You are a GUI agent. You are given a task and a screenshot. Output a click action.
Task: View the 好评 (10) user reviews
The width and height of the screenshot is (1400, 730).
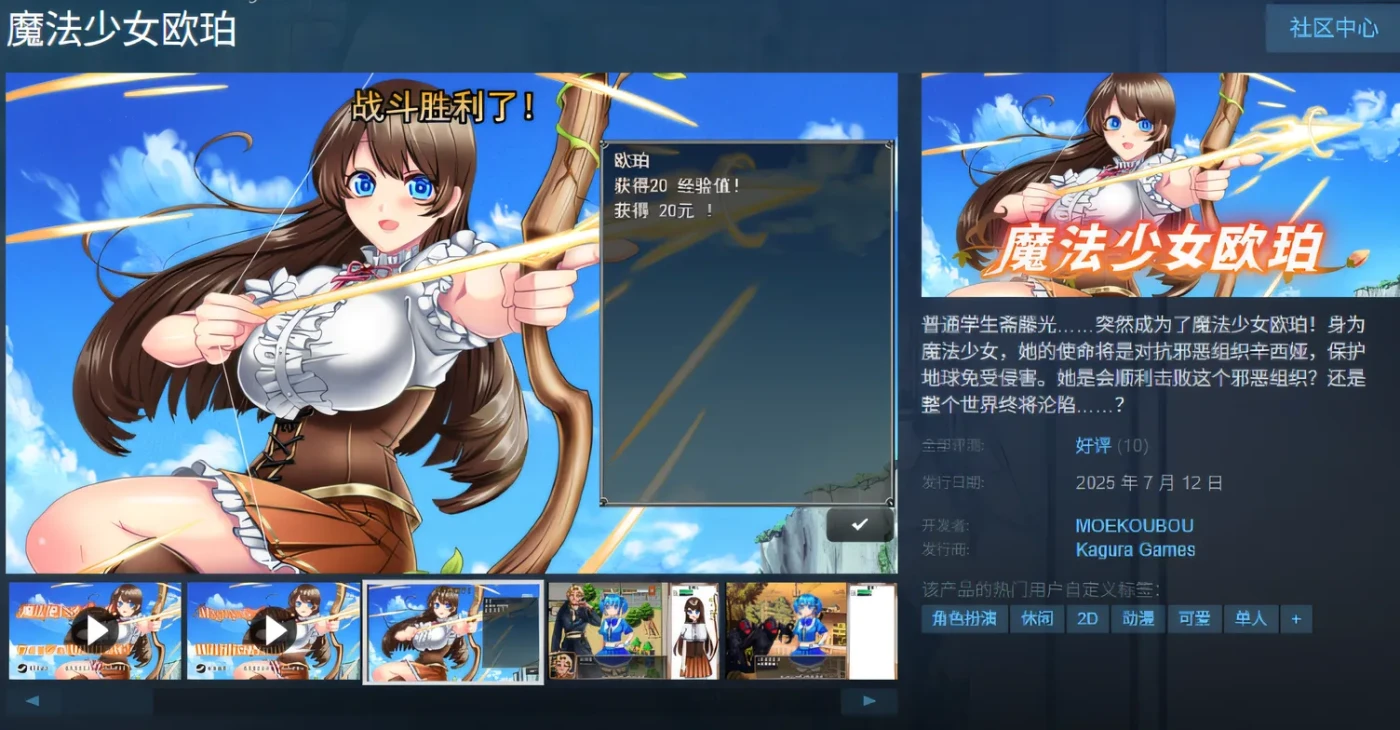pyautogui.click(x=1096, y=446)
